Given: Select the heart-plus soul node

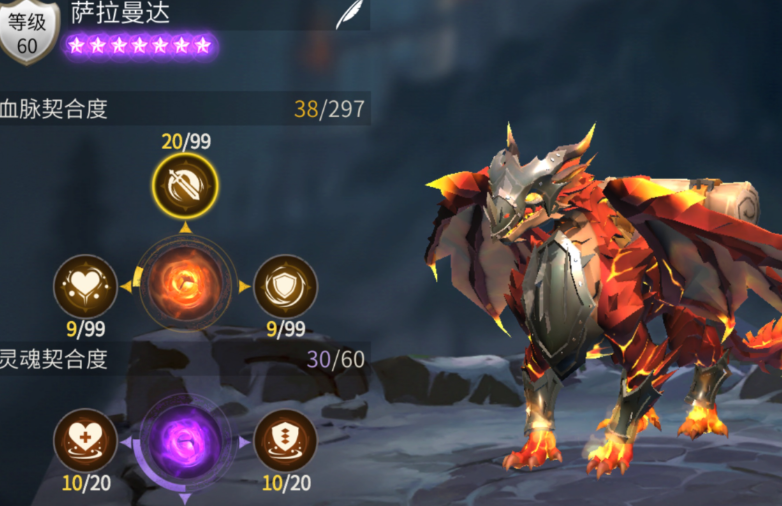Looking at the screenshot, I should (85, 440).
